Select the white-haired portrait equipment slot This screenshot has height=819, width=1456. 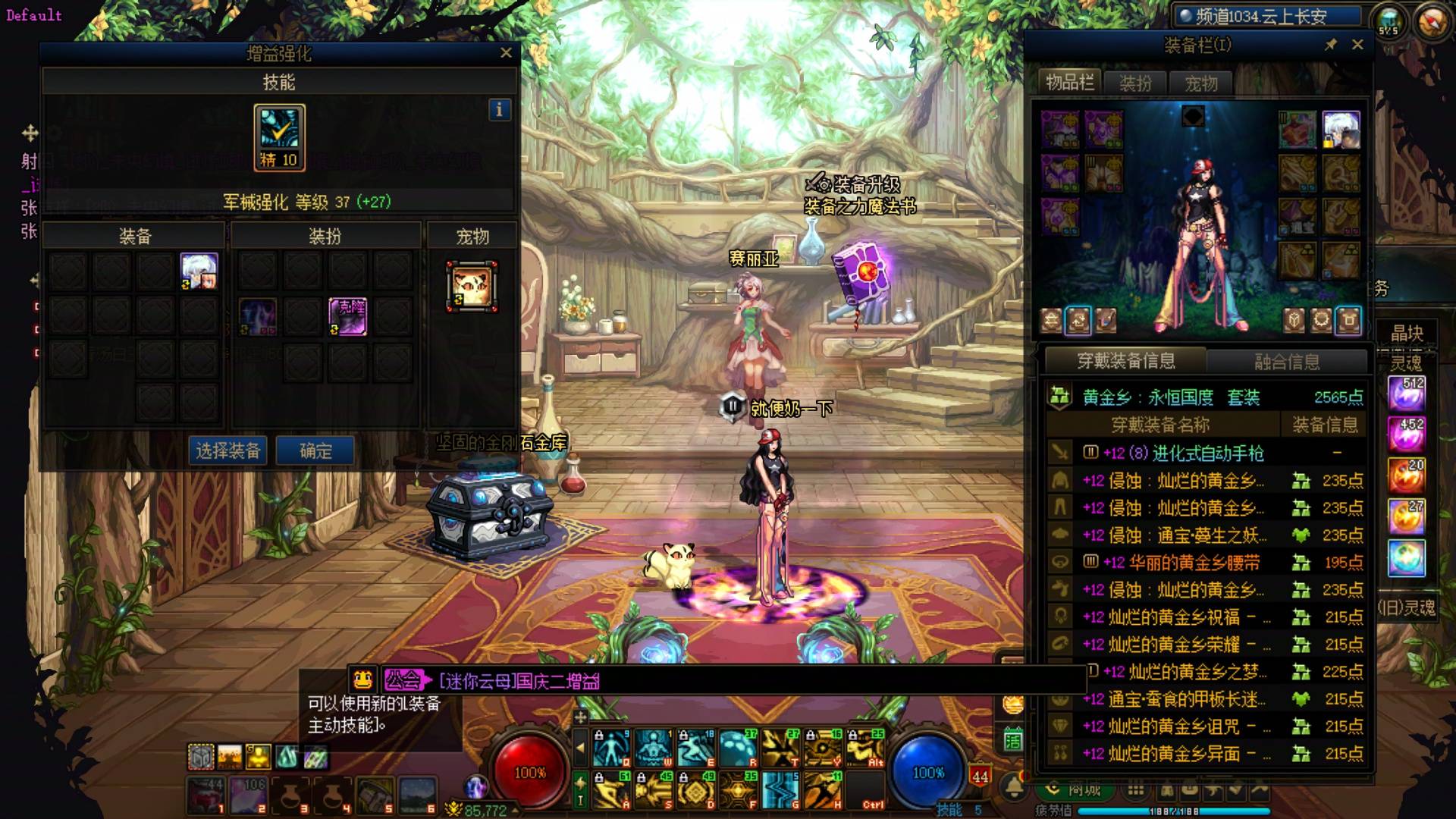[199, 271]
